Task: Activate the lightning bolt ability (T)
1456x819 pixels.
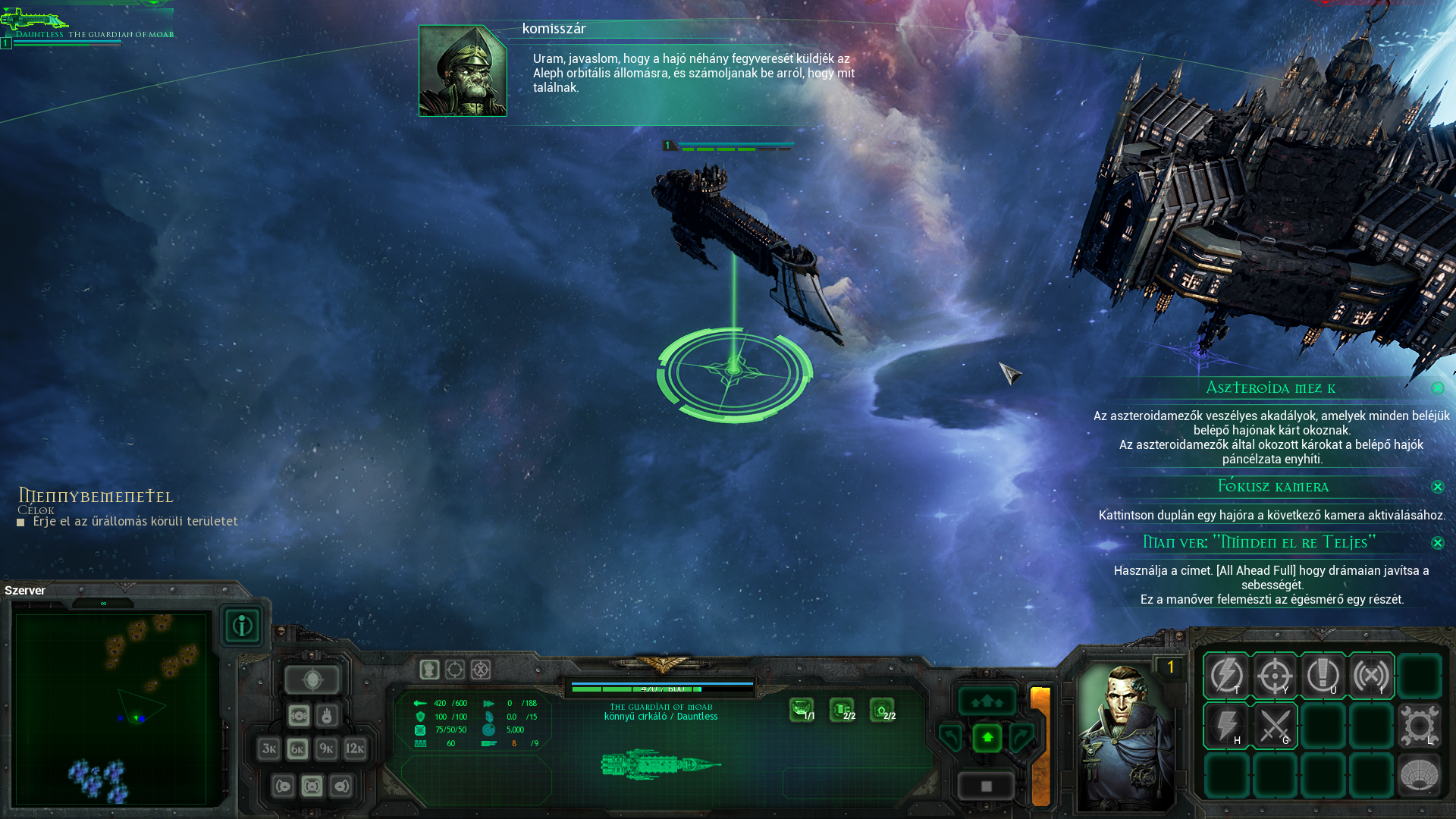Action: (1226, 675)
